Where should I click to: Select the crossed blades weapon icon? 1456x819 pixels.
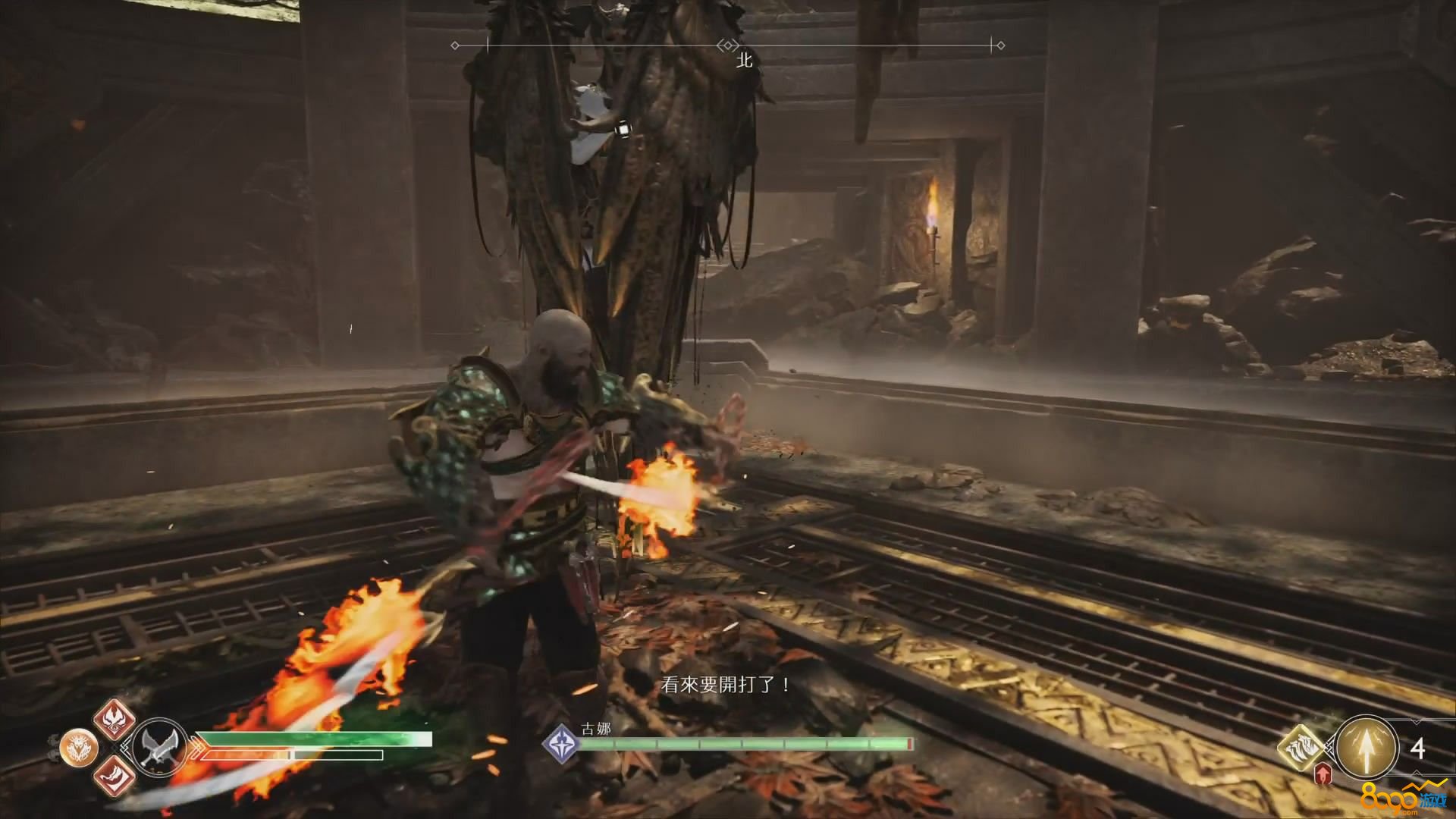[x=160, y=747]
